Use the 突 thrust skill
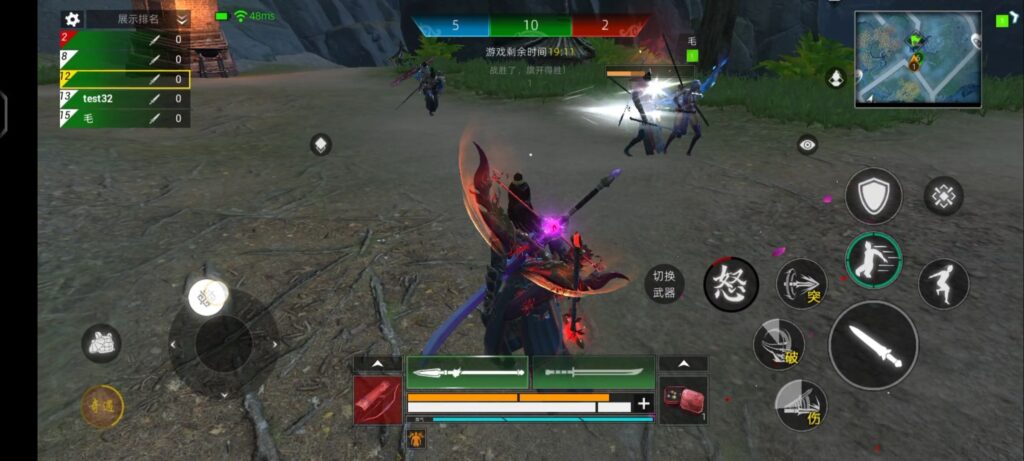 [802, 284]
